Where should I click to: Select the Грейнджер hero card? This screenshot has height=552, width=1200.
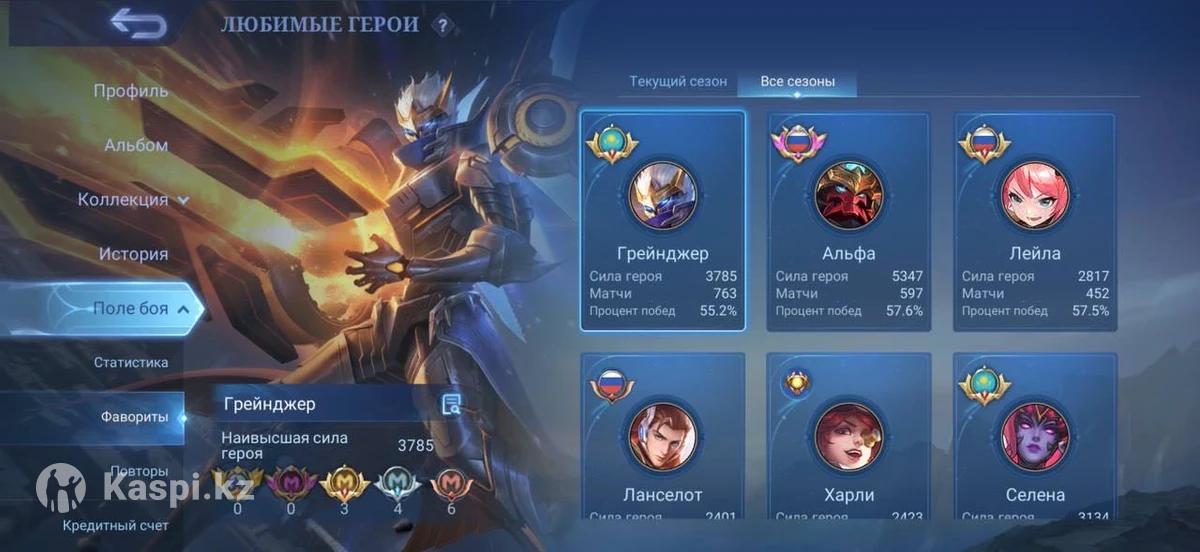663,220
